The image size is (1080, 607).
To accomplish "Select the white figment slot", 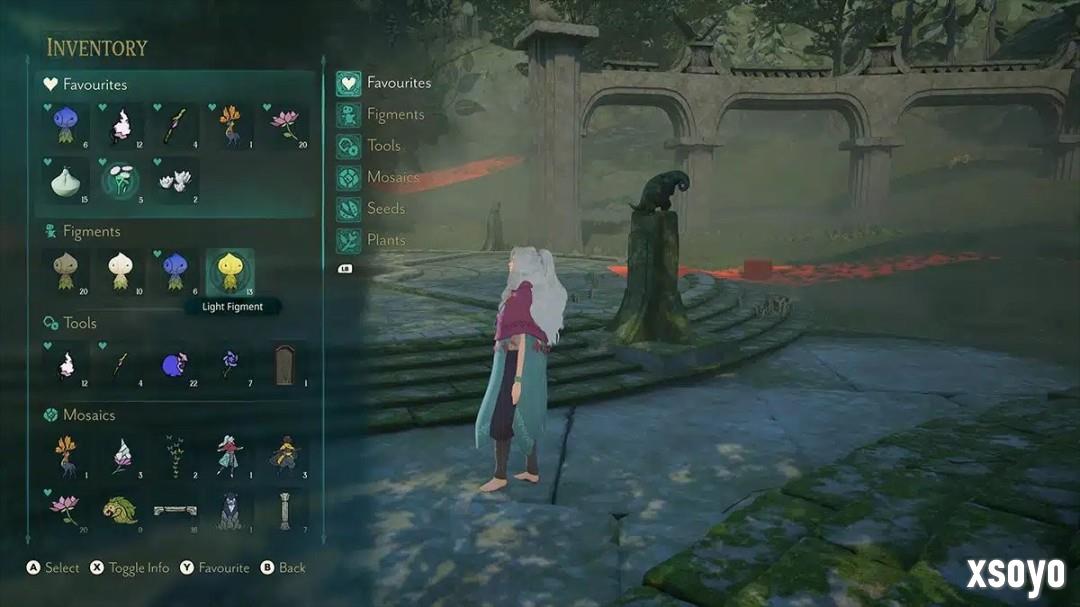I will click(x=121, y=271).
